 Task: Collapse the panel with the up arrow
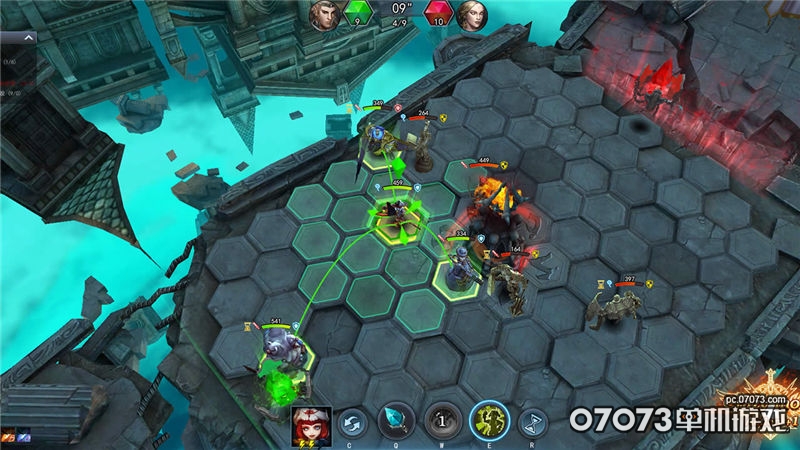tap(29, 37)
